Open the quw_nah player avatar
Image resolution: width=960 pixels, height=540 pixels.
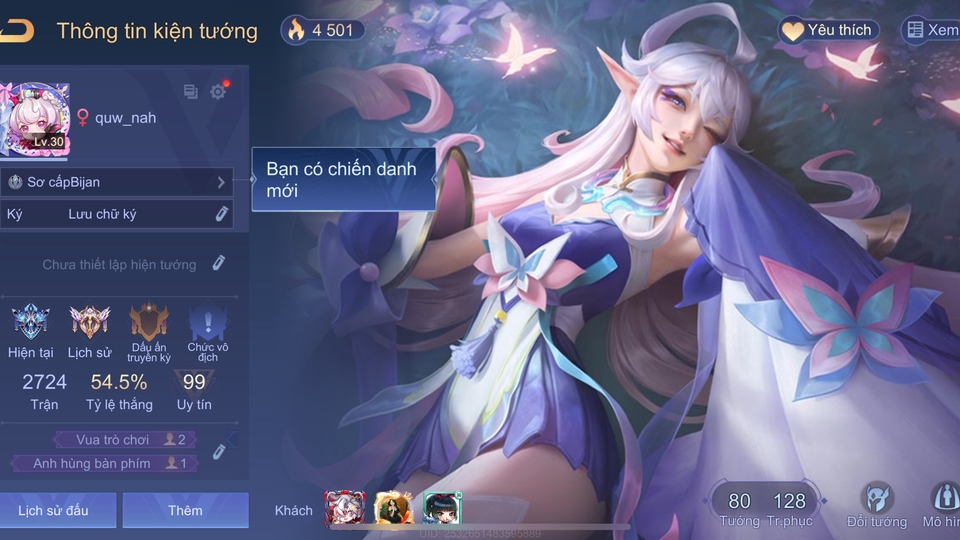[35, 119]
